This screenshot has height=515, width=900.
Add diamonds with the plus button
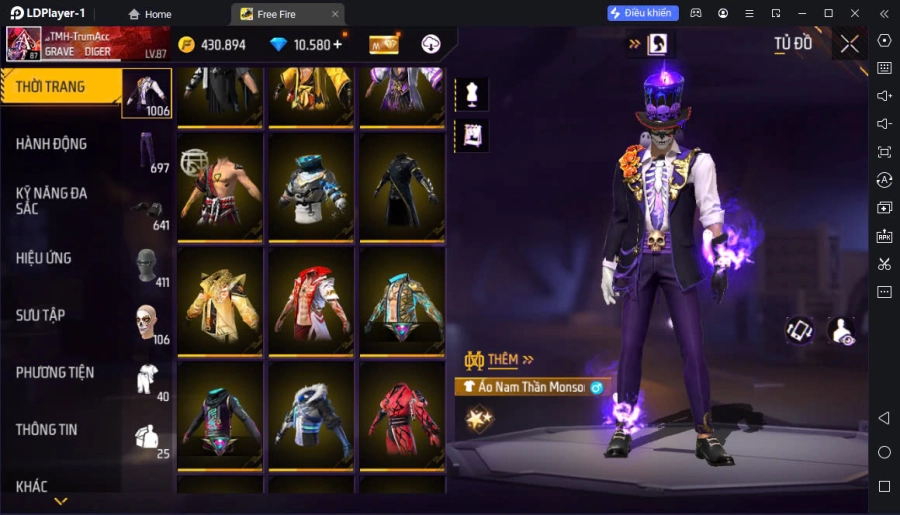337,44
